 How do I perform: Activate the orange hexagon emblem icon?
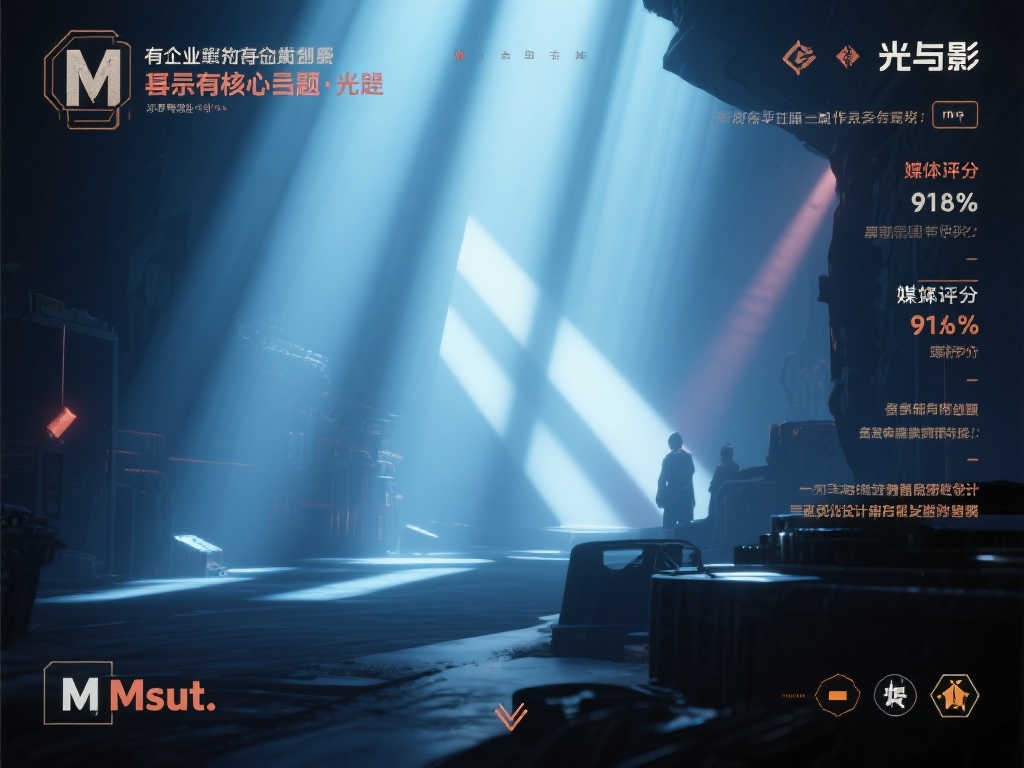point(954,695)
